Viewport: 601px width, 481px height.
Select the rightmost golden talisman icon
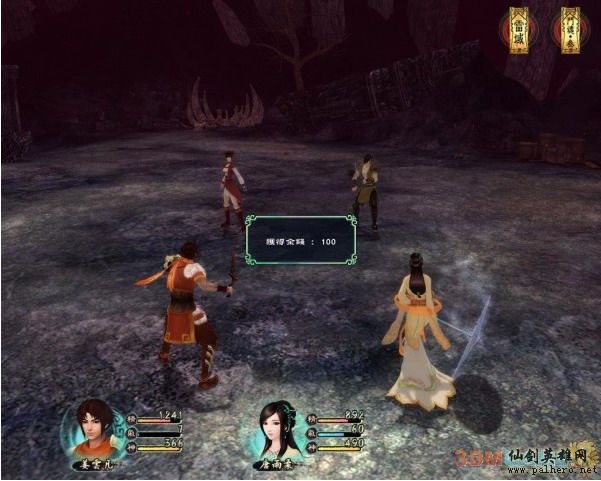(570, 28)
